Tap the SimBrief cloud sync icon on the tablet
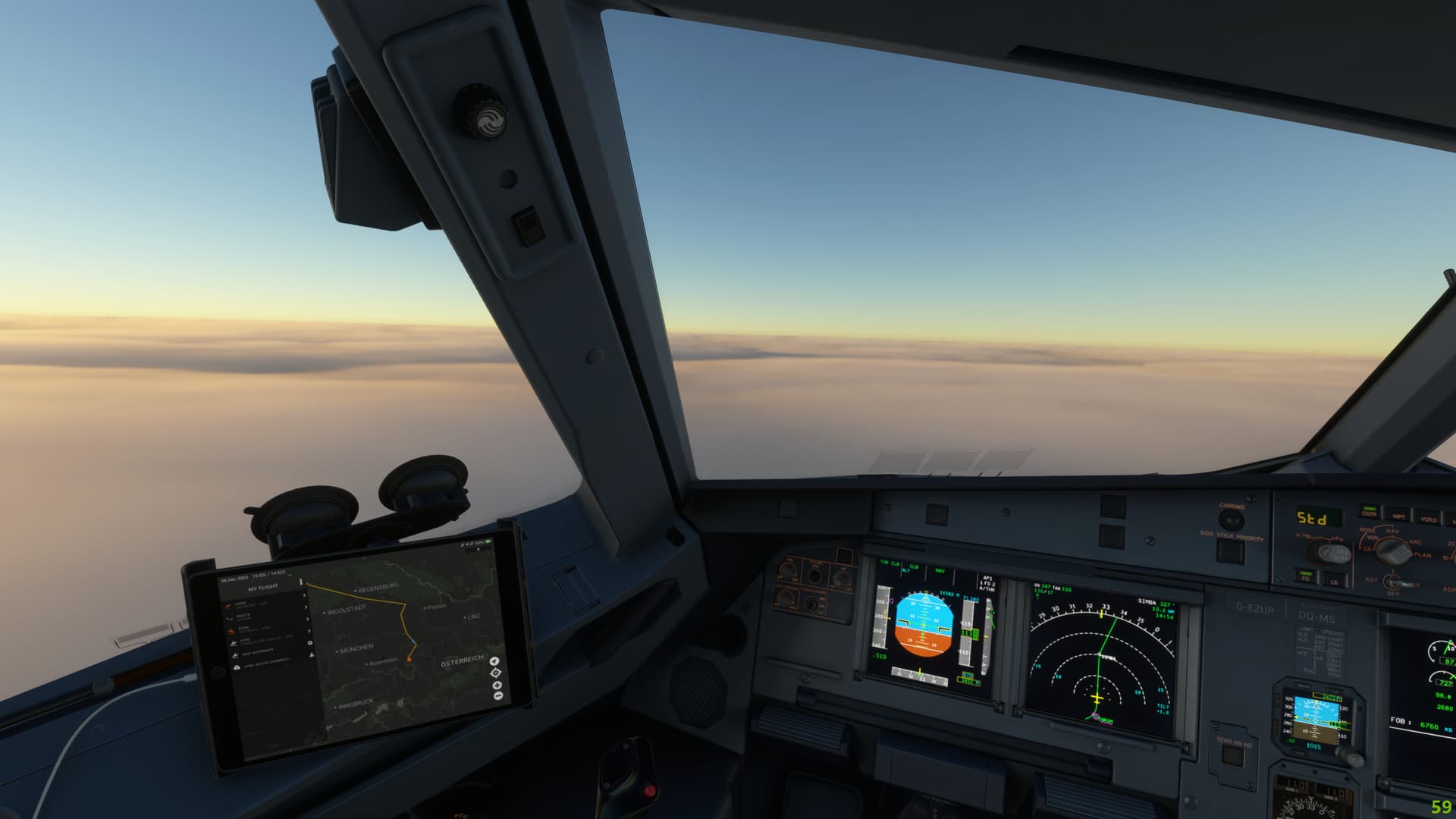Viewport: 1456px width, 819px height. pyautogui.click(x=237, y=667)
